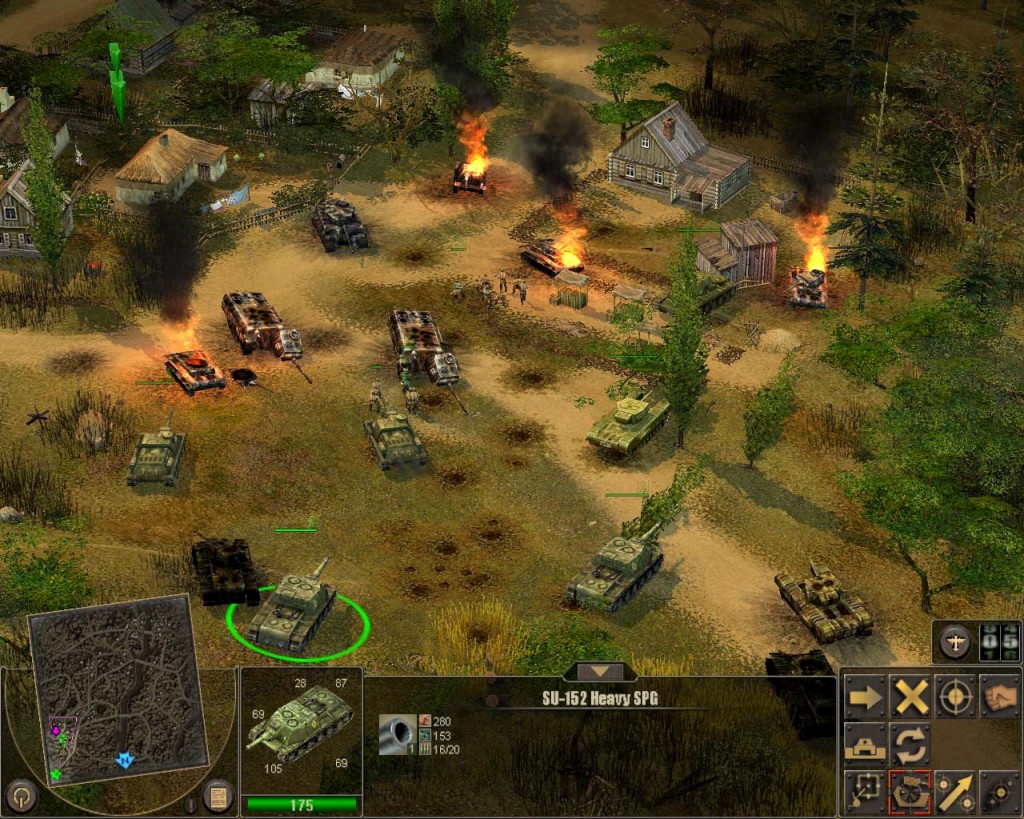1024x819 pixels.
Task: Activate the yellow X stop command
Action: [x=911, y=697]
